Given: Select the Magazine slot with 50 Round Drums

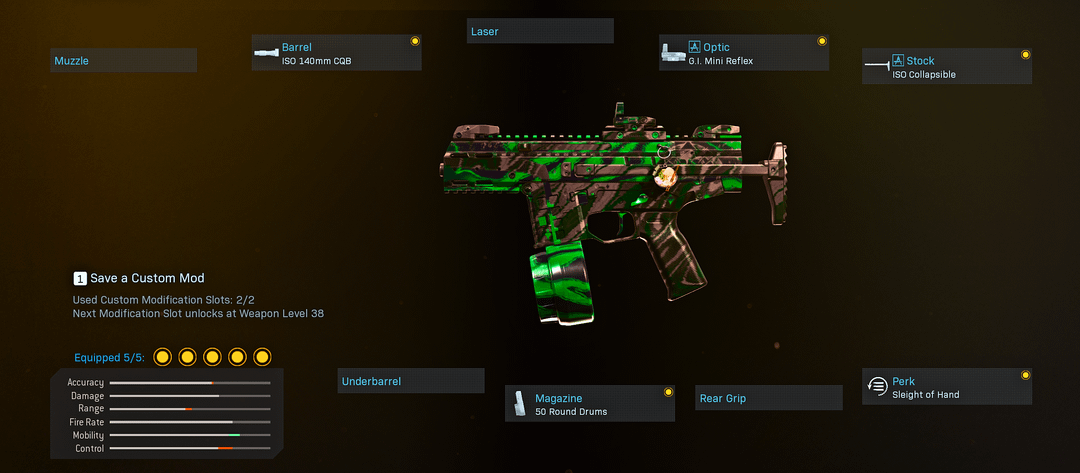Looking at the screenshot, I should (x=589, y=404).
